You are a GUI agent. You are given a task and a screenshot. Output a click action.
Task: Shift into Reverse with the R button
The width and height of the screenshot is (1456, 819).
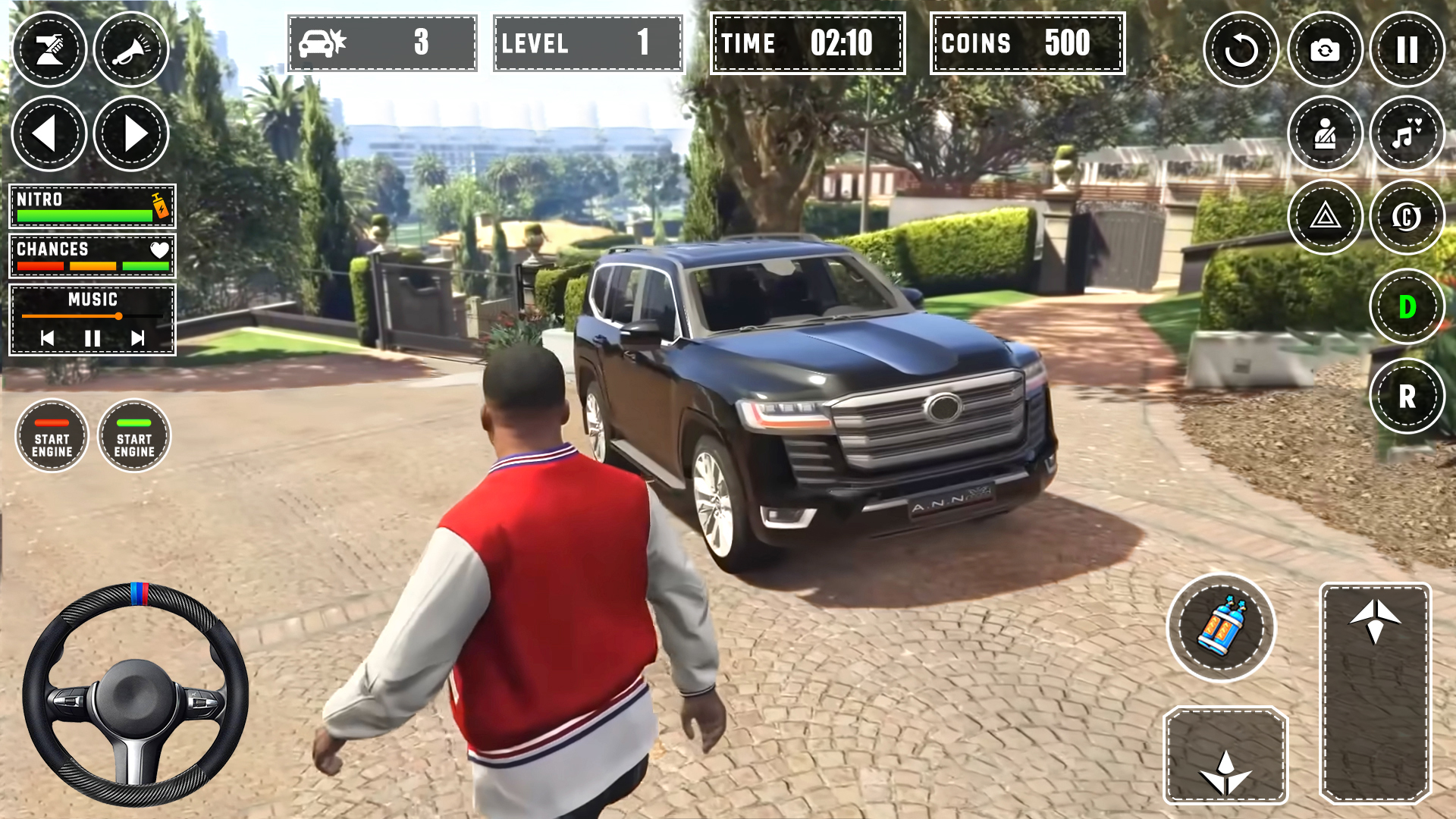pyautogui.click(x=1407, y=396)
